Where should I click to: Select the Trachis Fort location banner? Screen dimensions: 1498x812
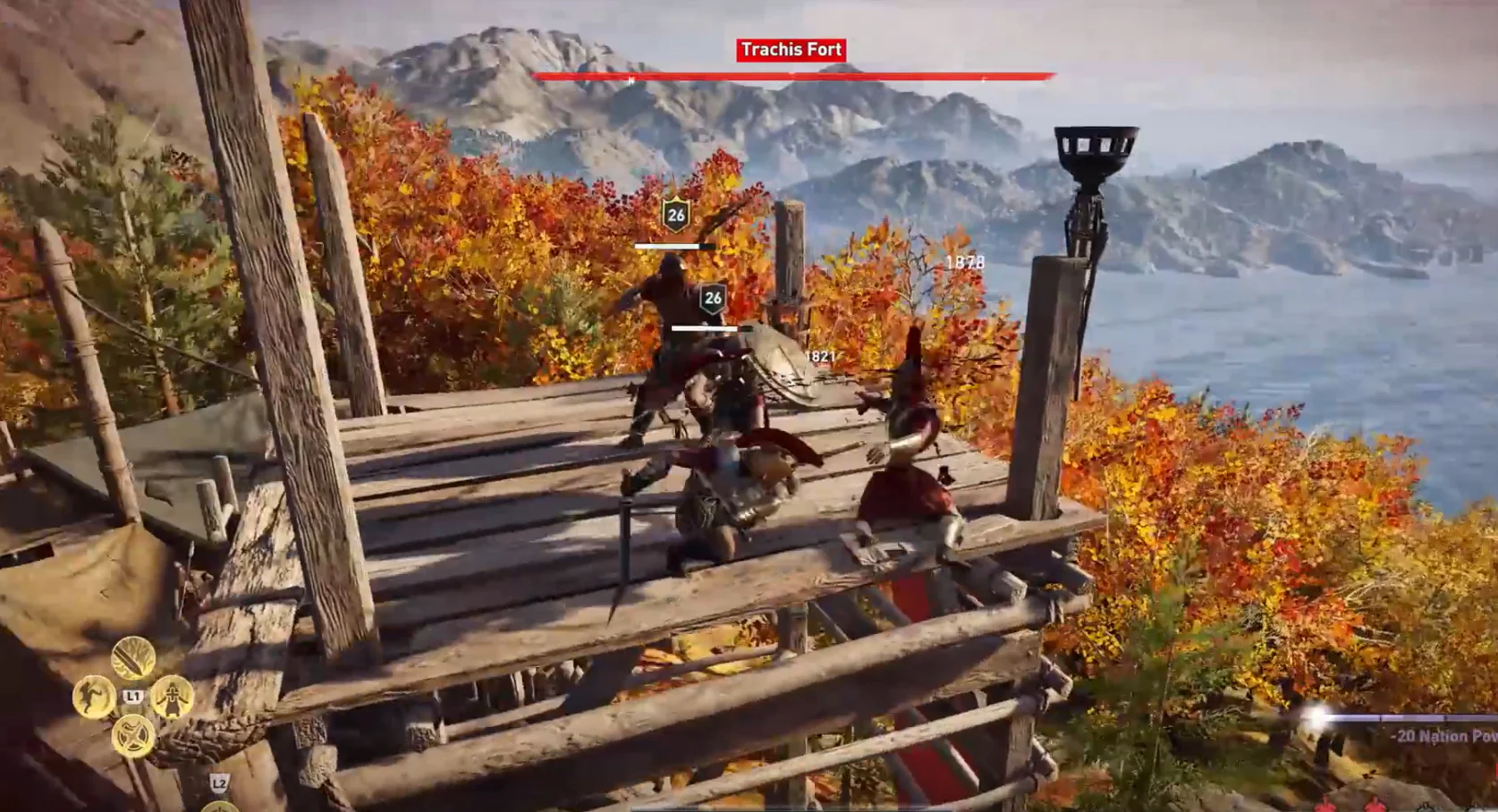[x=791, y=50]
